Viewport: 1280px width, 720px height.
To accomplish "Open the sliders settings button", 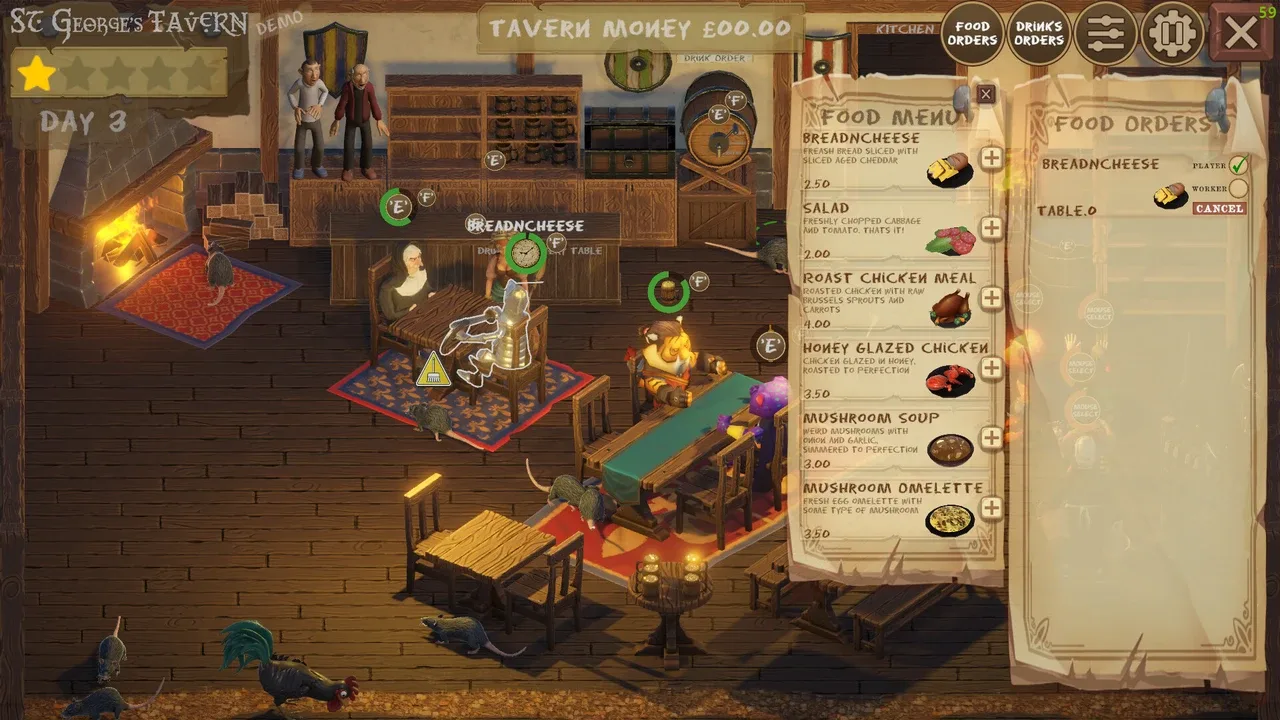I will pos(1105,33).
